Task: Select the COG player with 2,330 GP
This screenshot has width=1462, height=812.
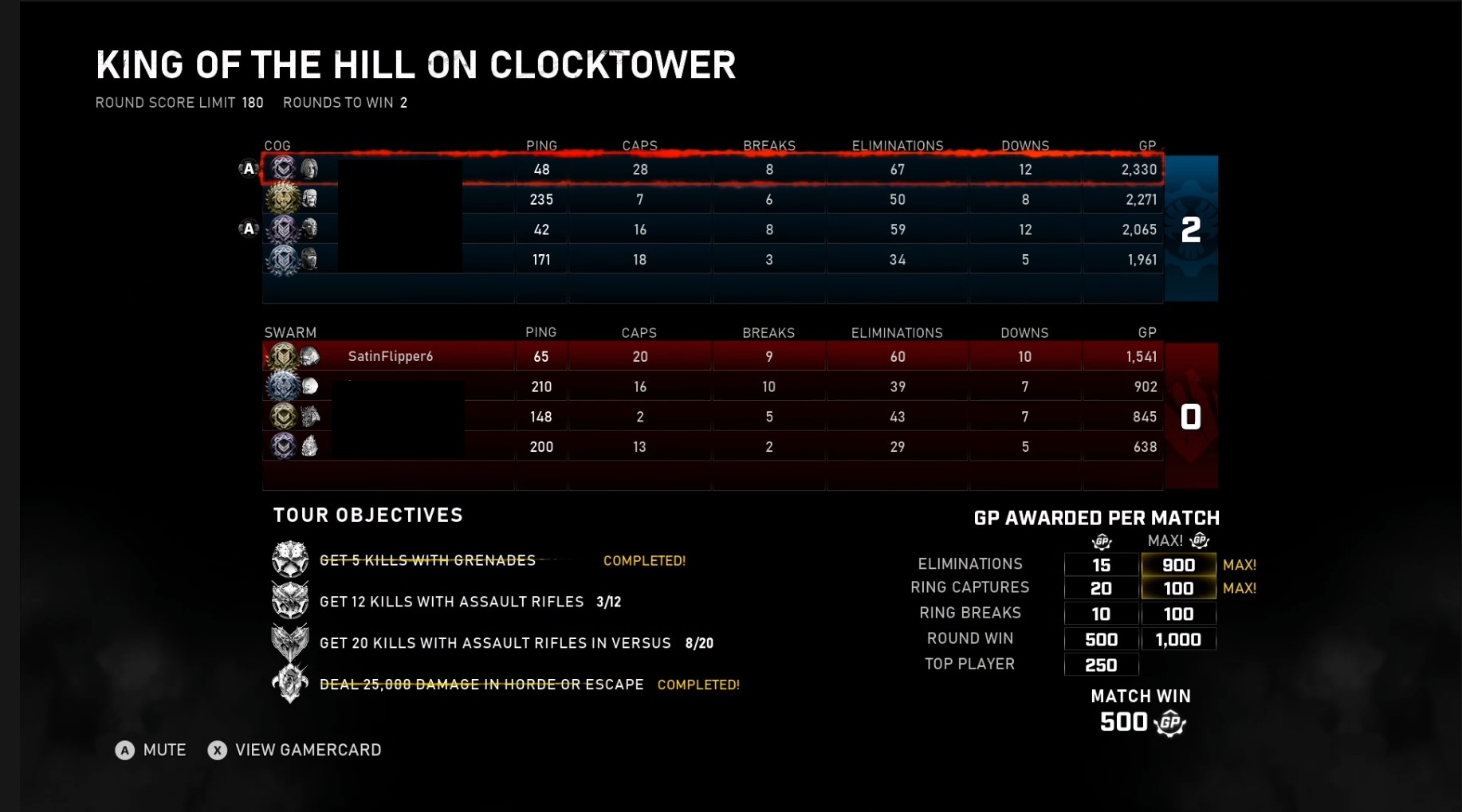Action: (711, 169)
